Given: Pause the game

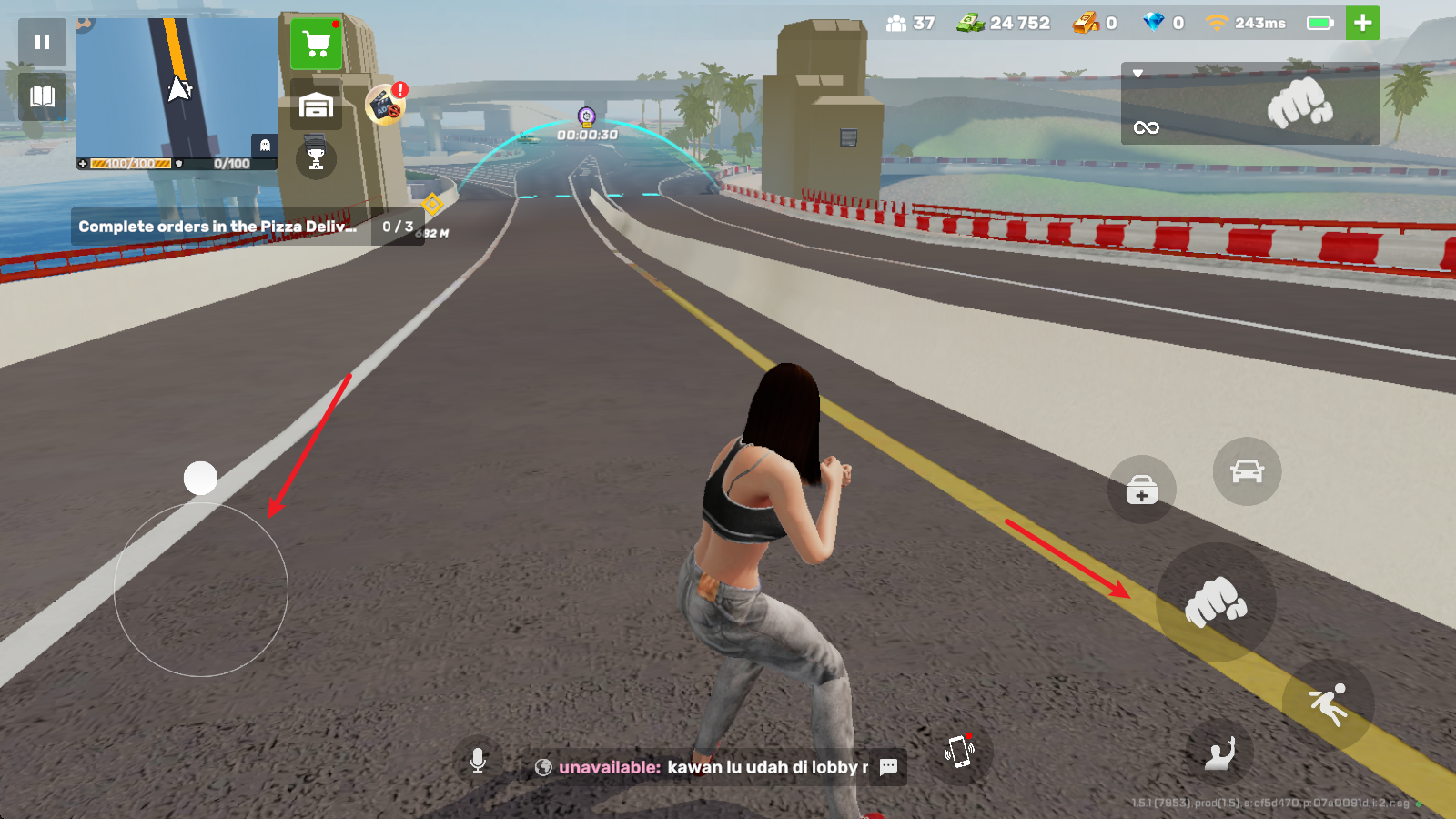Looking at the screenshot, I should click(42, 42).
